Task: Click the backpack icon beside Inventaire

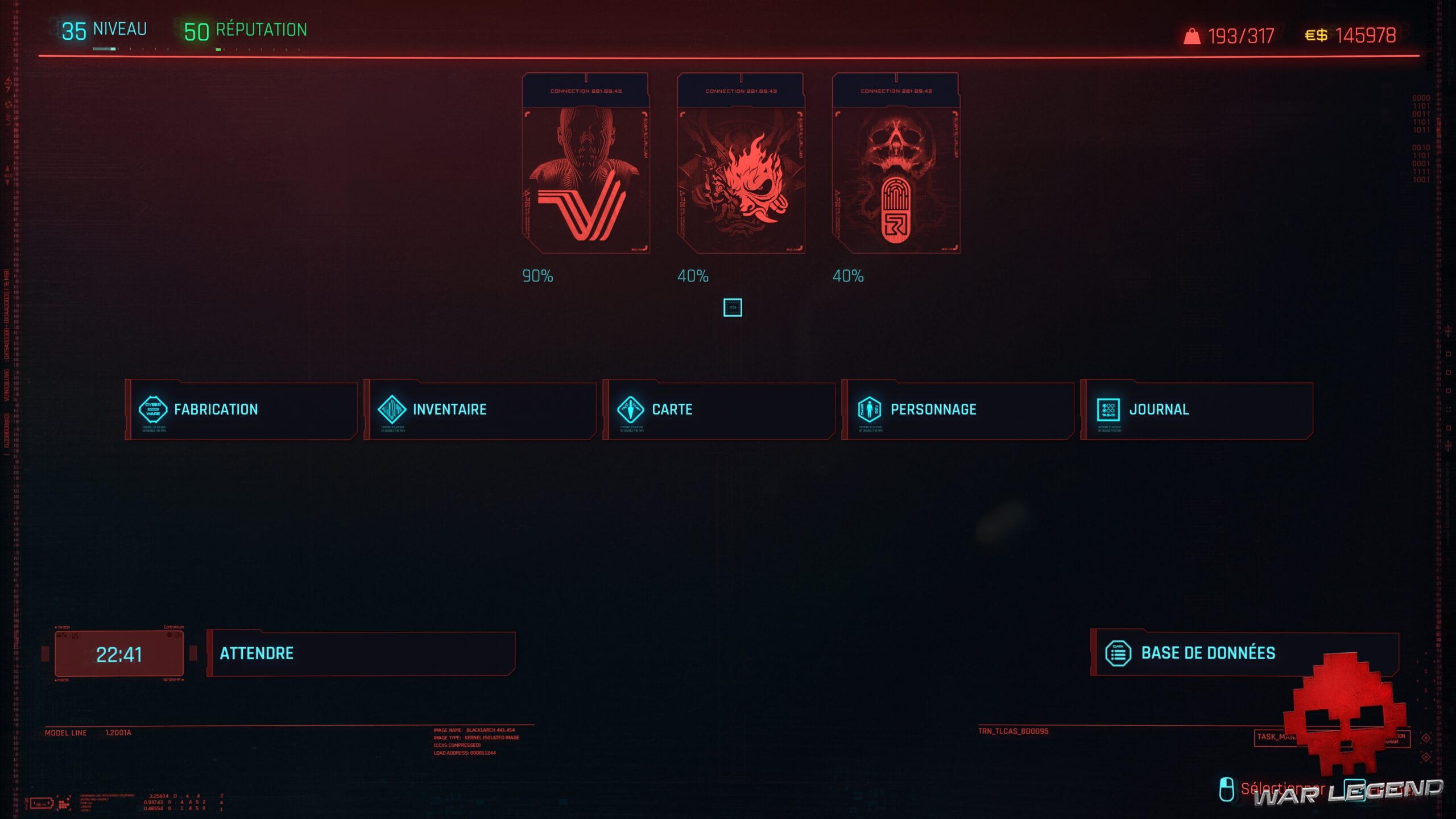Action: click(x=392, y=409)
